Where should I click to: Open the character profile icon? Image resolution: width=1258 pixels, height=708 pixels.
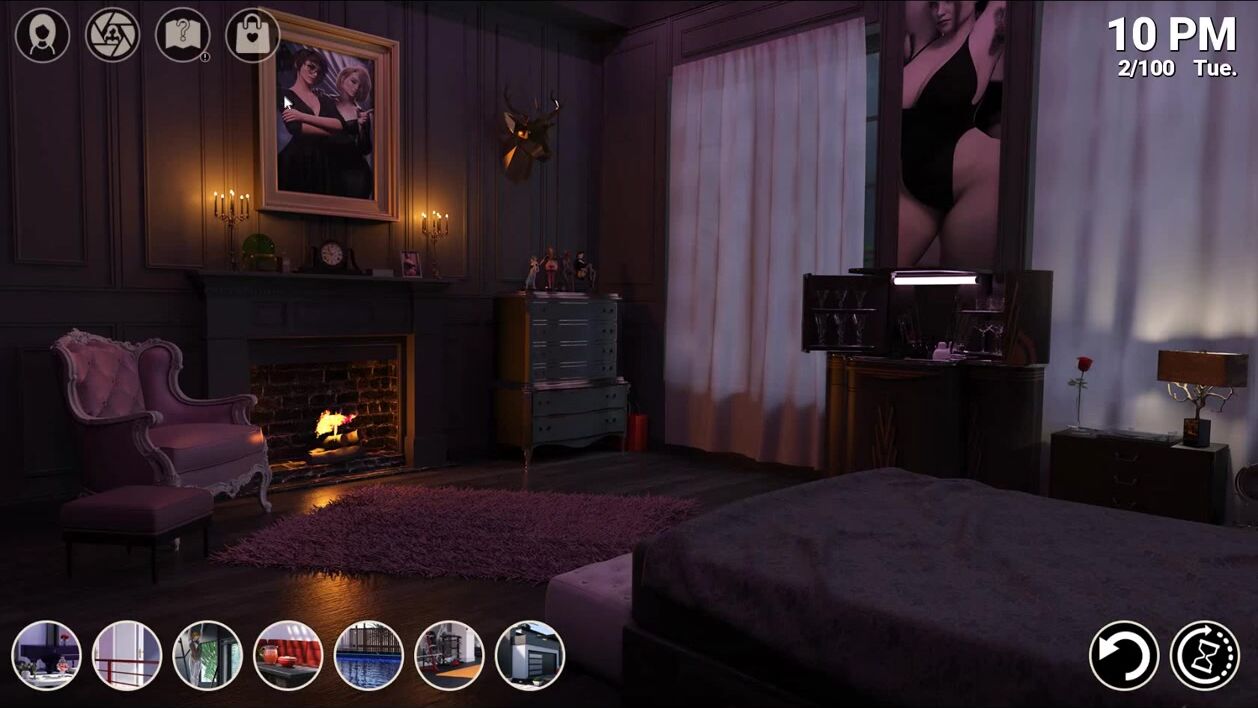point(42,36)
